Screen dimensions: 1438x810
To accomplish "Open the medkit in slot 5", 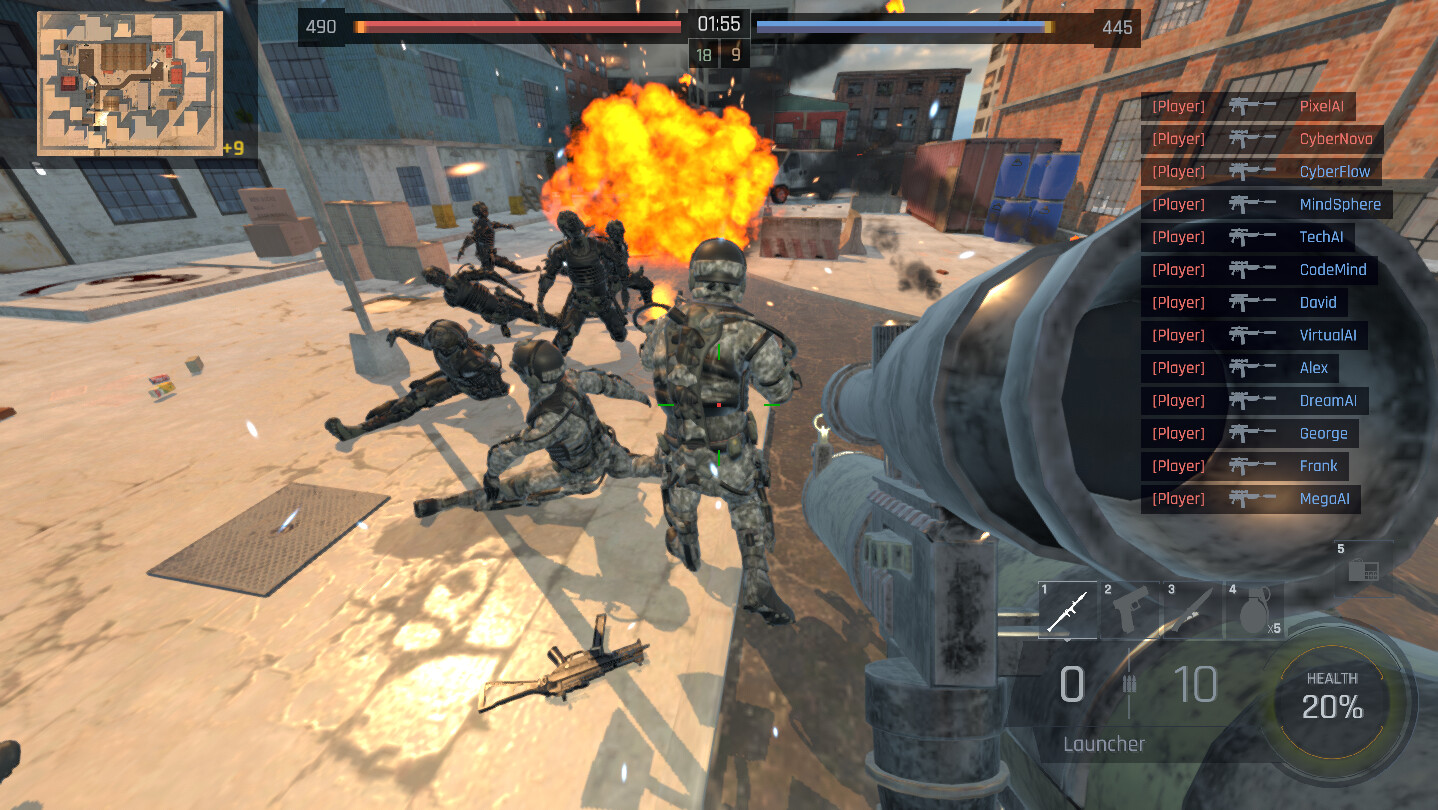I will [x=1363, y=570].
